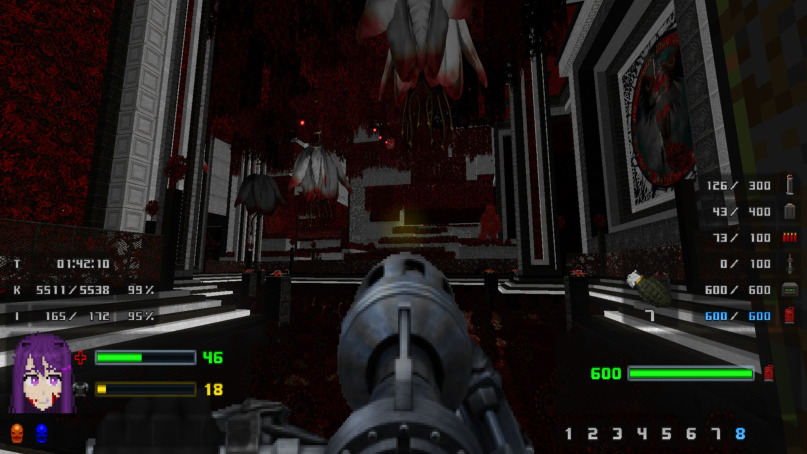Image resolution: width=807 pixels, height=454 pixels.
Task: Switch to weapon slot 6
Action: tap(691, 434)
